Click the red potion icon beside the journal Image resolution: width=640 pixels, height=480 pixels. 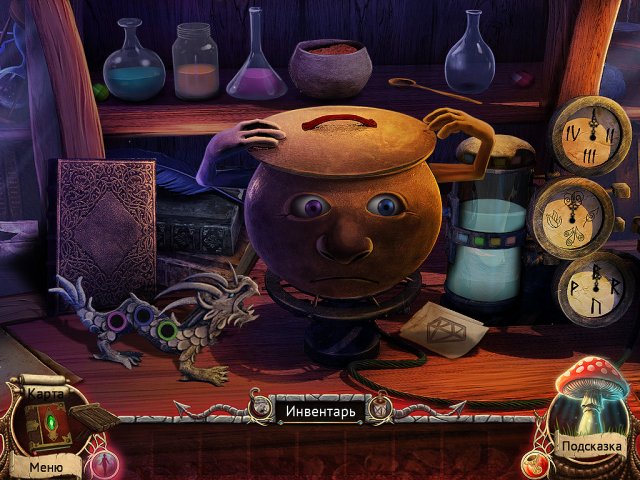103,462
